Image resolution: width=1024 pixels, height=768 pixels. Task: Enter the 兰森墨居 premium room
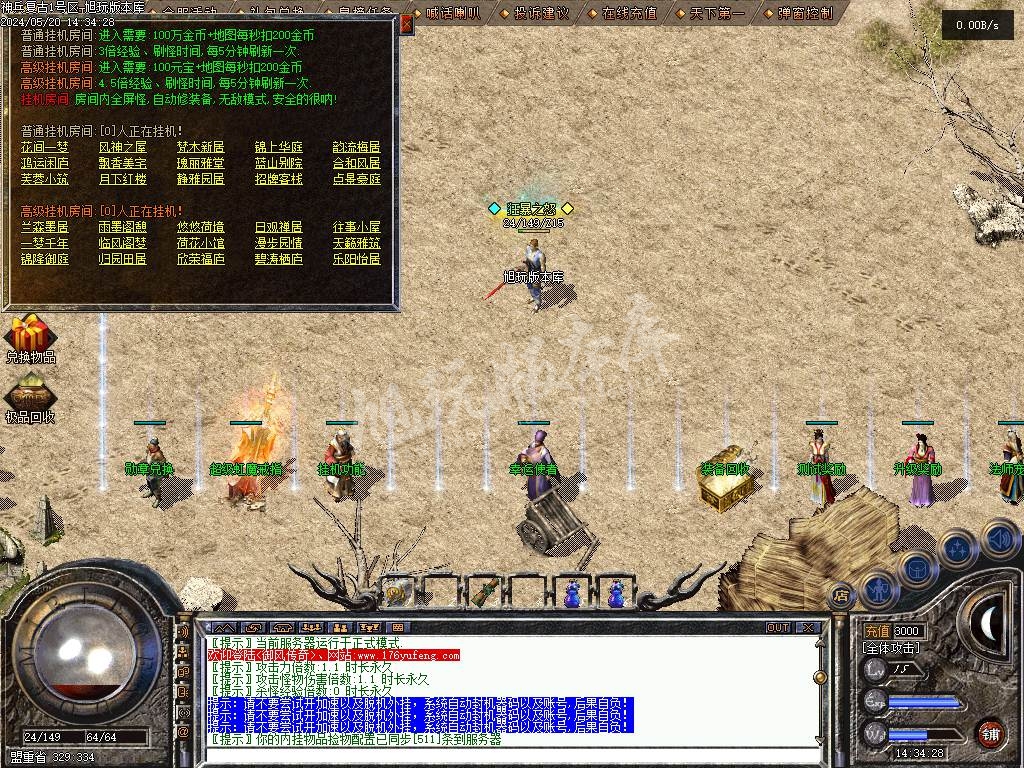coord(45,227)
